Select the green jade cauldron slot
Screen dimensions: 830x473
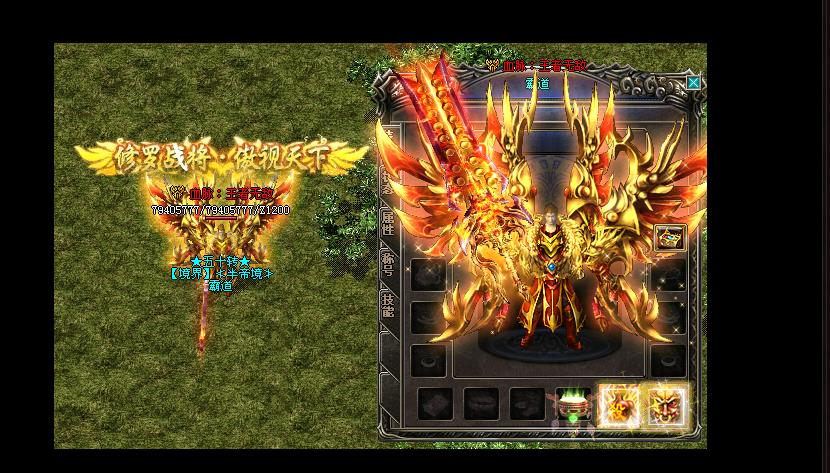[x=571, y=405]
